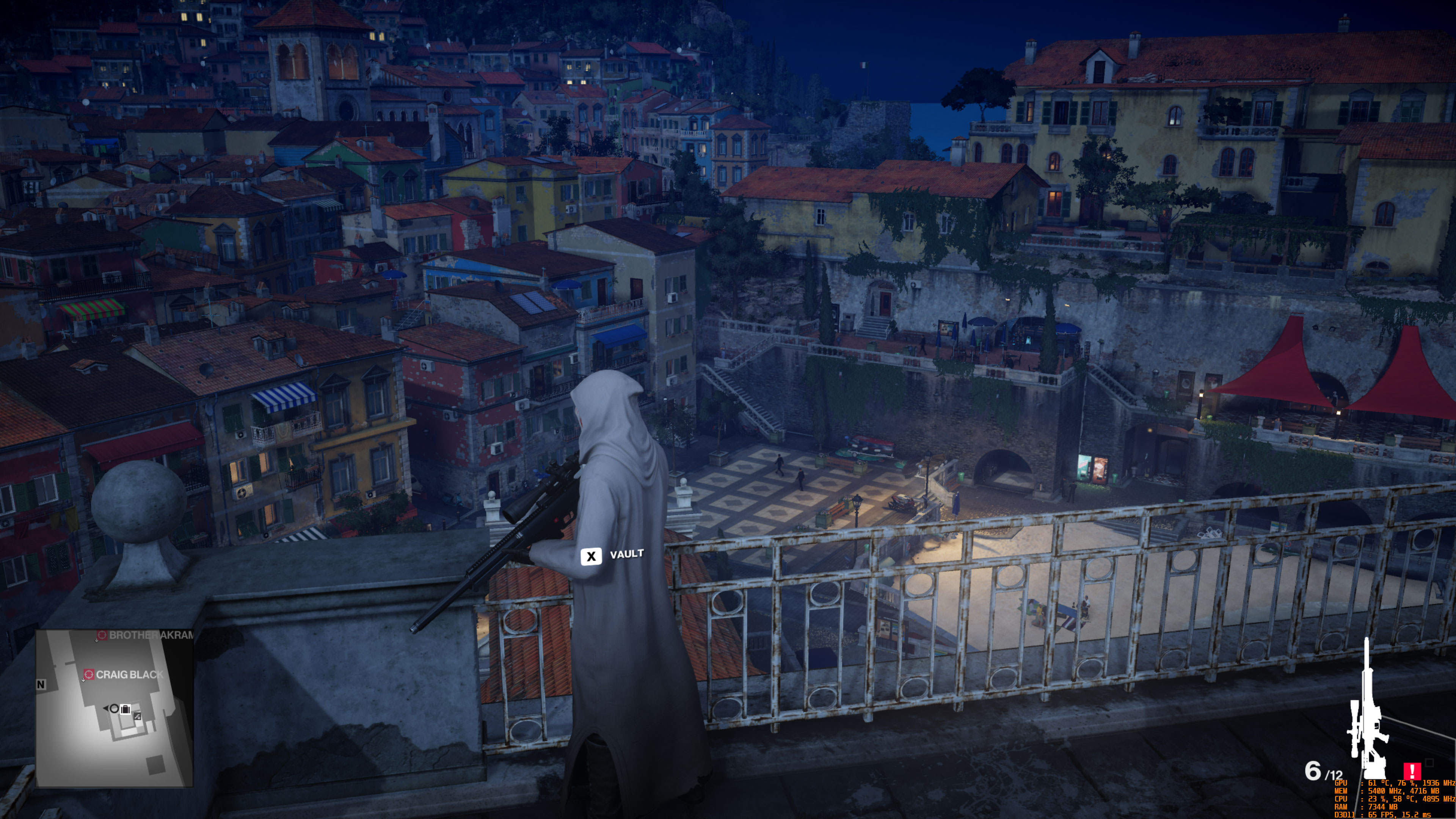Click the circle marker beside the player arrow
Screen dimensions: 1456x819
[115, 709]
